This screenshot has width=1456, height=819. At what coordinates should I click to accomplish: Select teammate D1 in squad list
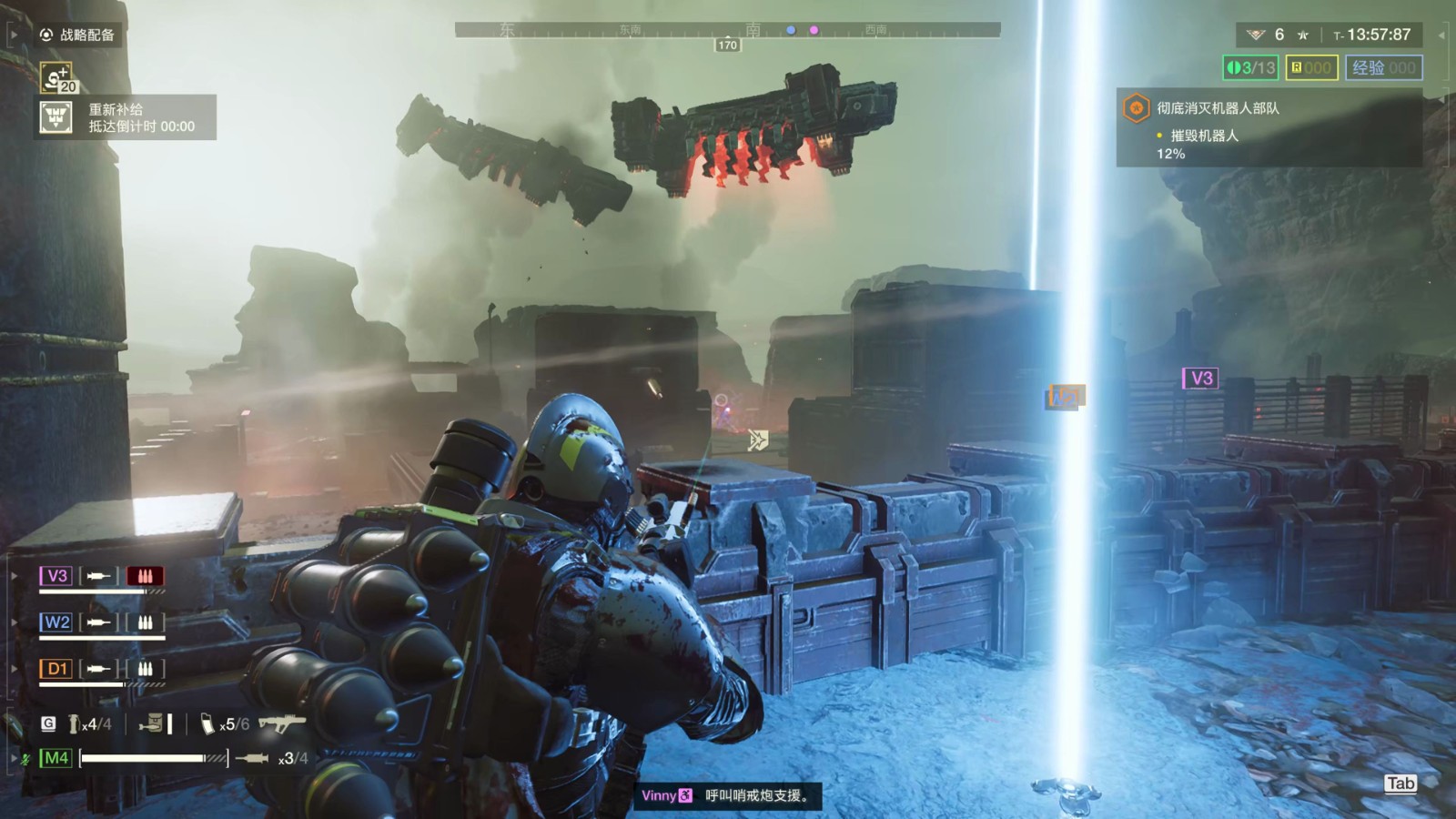(56, 669)
